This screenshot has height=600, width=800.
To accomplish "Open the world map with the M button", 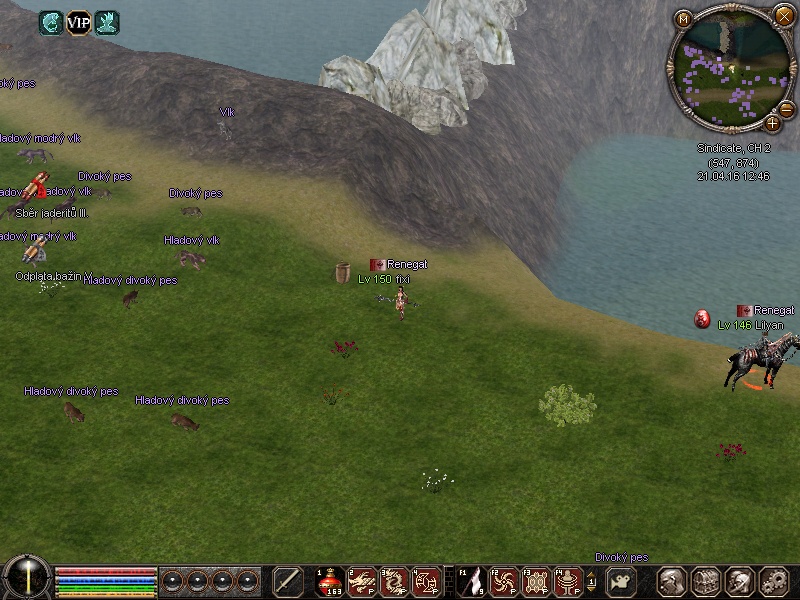I will coord(684,19).
